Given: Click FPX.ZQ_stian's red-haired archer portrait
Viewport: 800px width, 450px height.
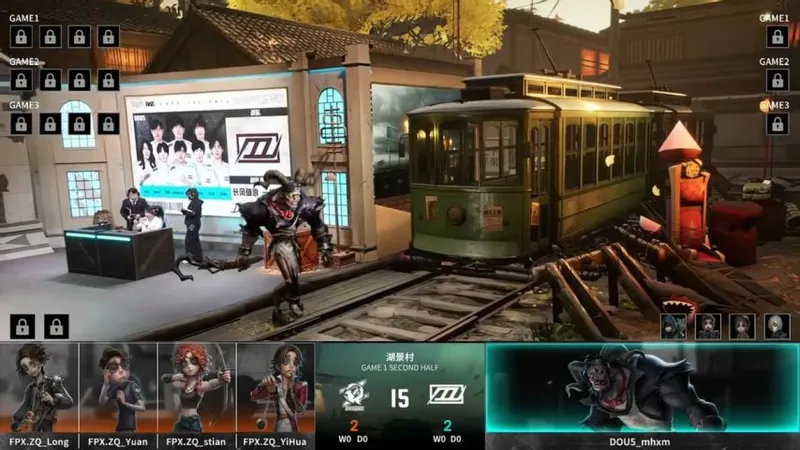Looking at the screenshot, I should (x=197, y=388).
